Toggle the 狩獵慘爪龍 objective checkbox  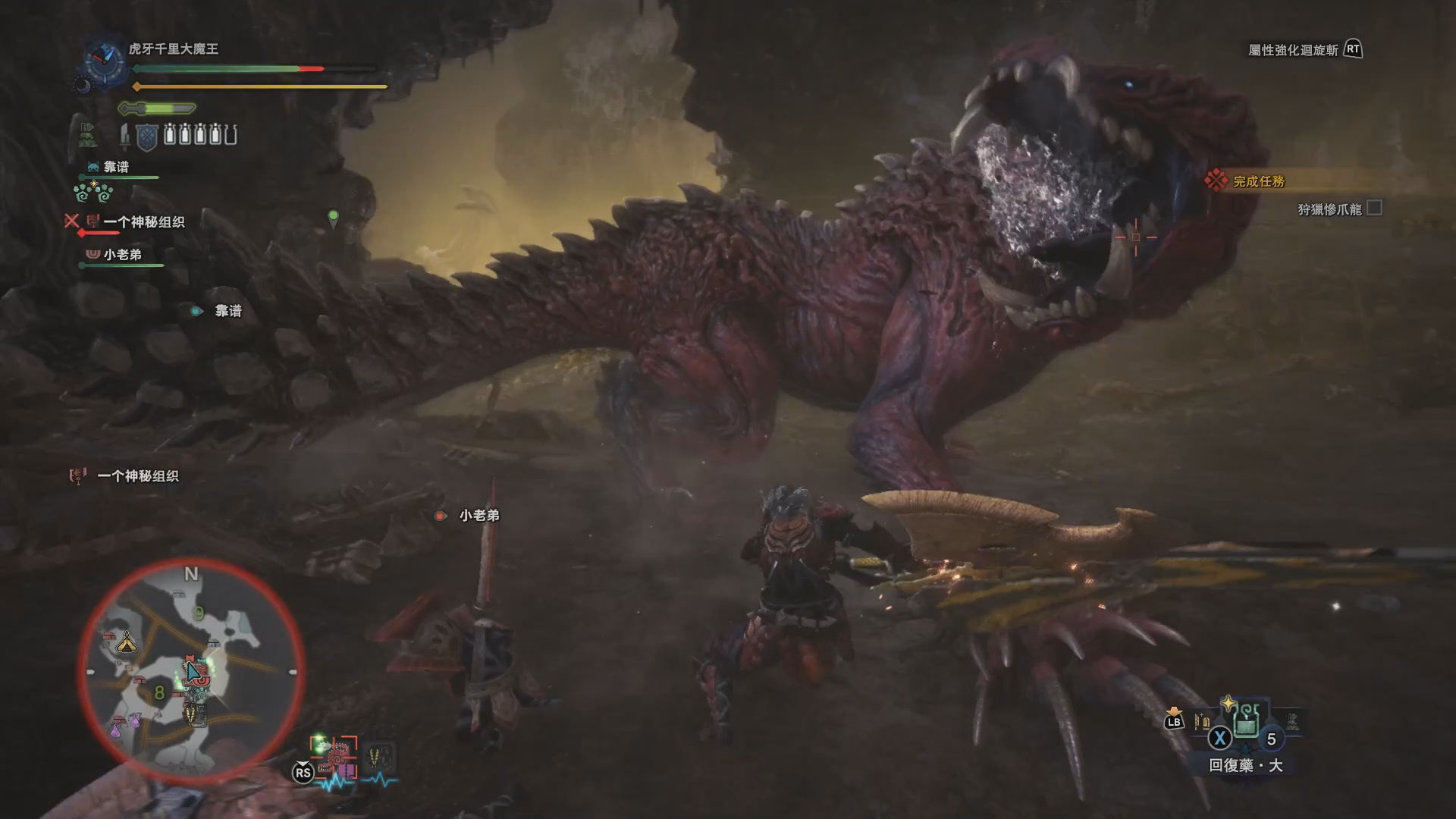pyautogui.click(x=1374, y=208)
